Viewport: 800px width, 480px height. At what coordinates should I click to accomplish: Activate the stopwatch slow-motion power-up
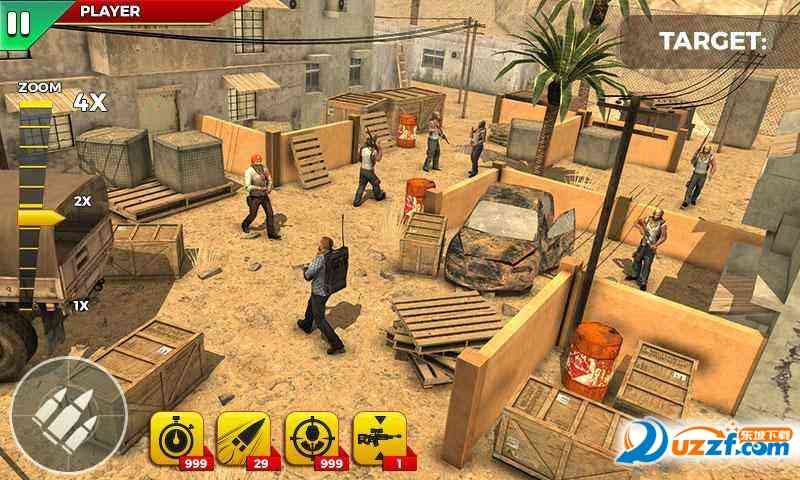176,438
